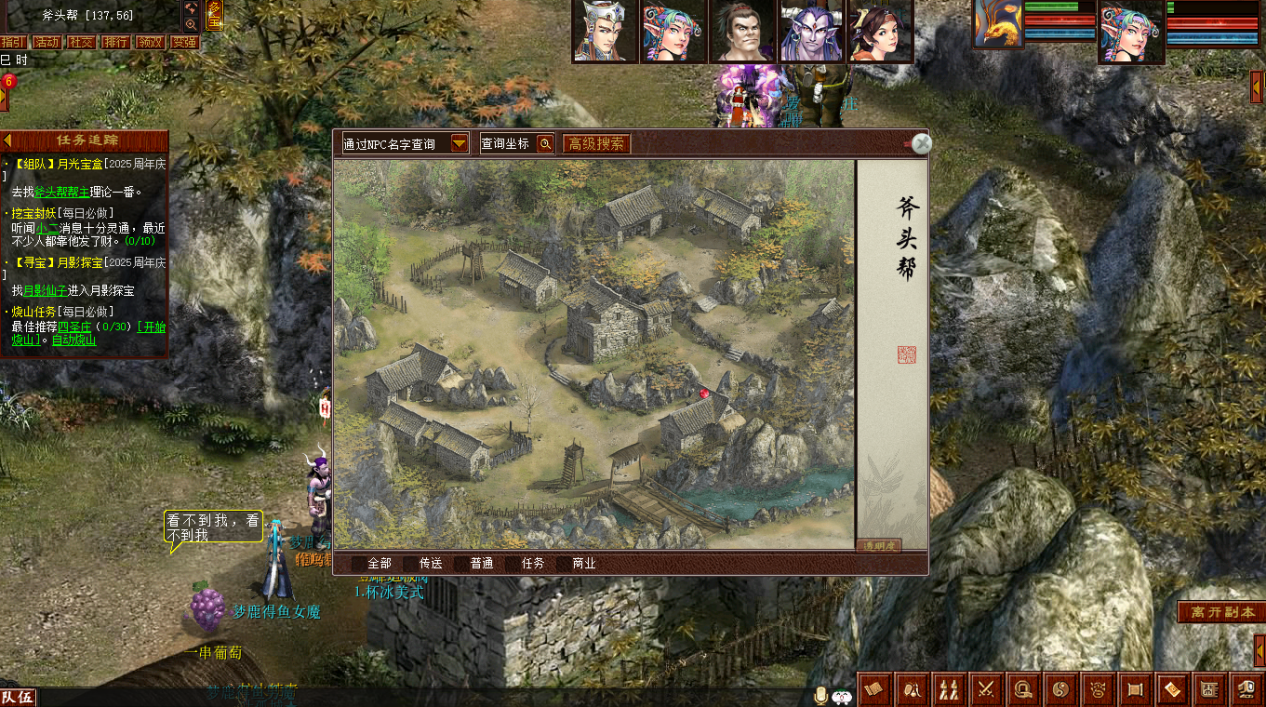Screen dimensions: 1266x707
Task: Enable the 普通 NPC filter checkbox
Action: click(x=461, y=564)
